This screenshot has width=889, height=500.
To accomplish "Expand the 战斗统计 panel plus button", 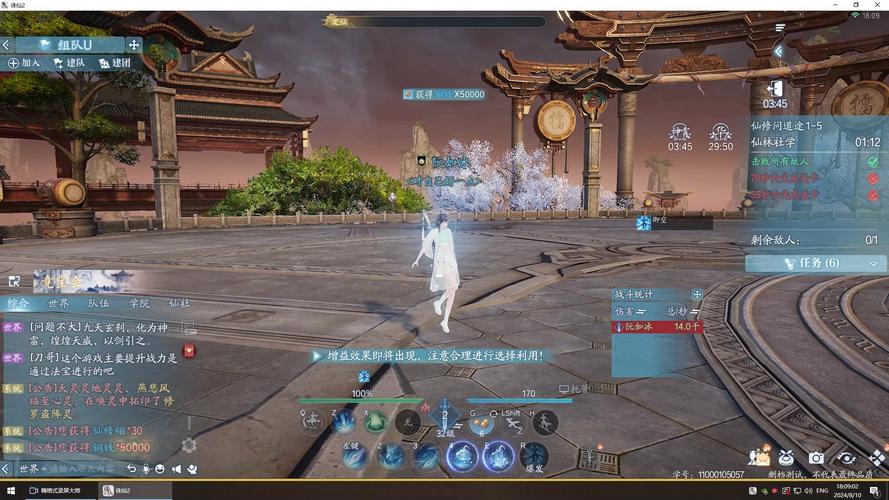I will click(697, 294).
